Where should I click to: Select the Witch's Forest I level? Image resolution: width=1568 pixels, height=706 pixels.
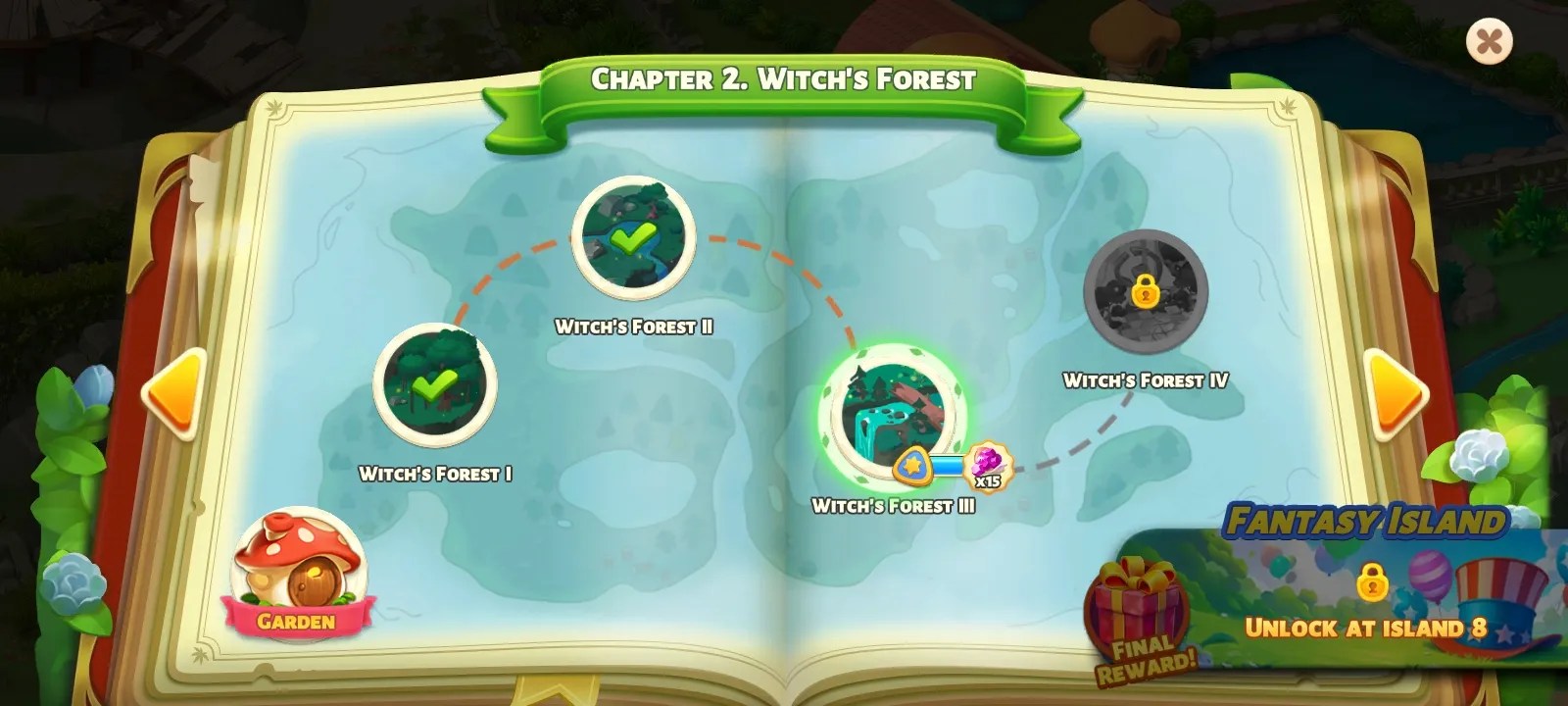[435, 384]
